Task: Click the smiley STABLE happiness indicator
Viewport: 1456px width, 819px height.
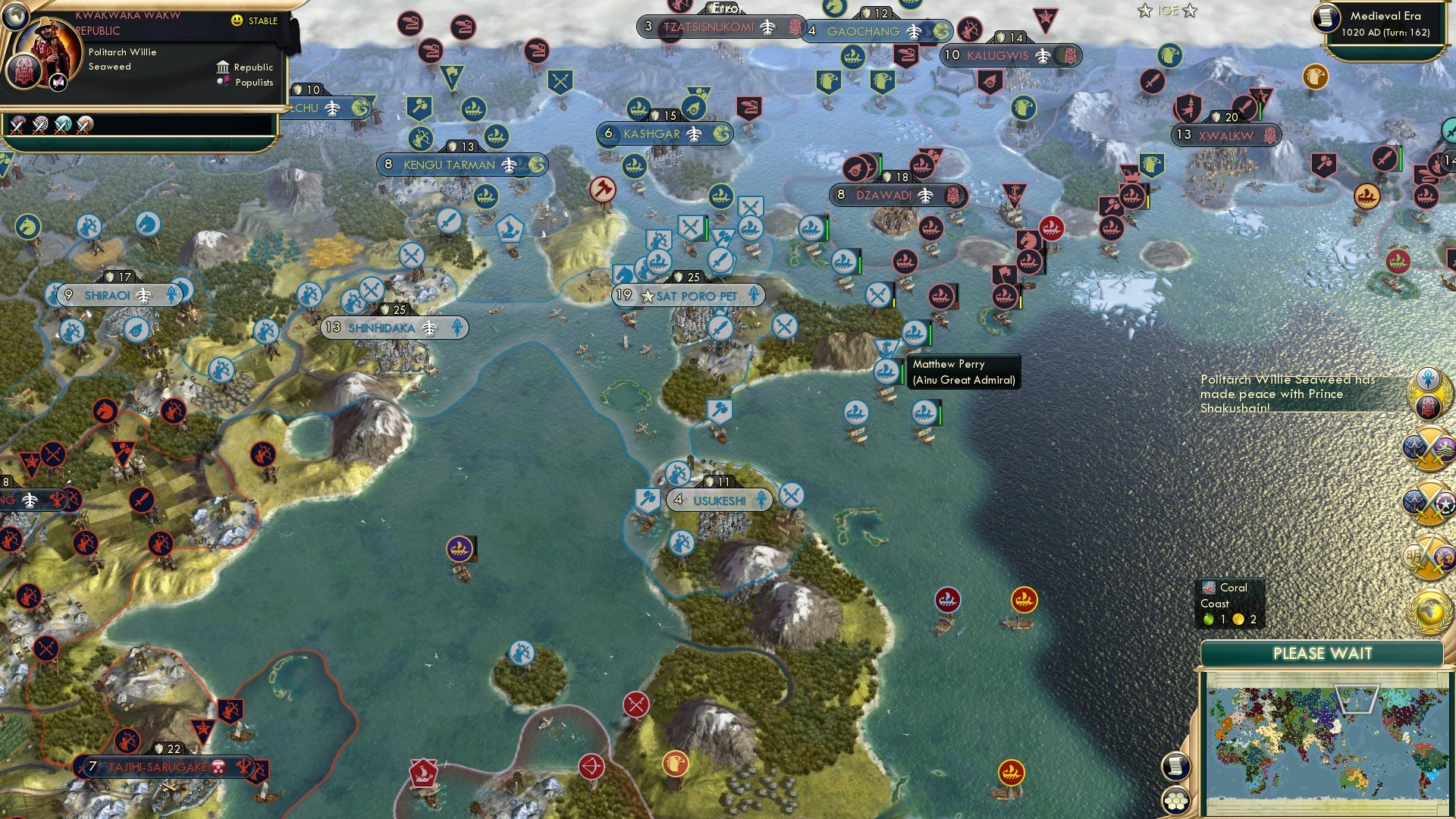Action: pos(237,21)
